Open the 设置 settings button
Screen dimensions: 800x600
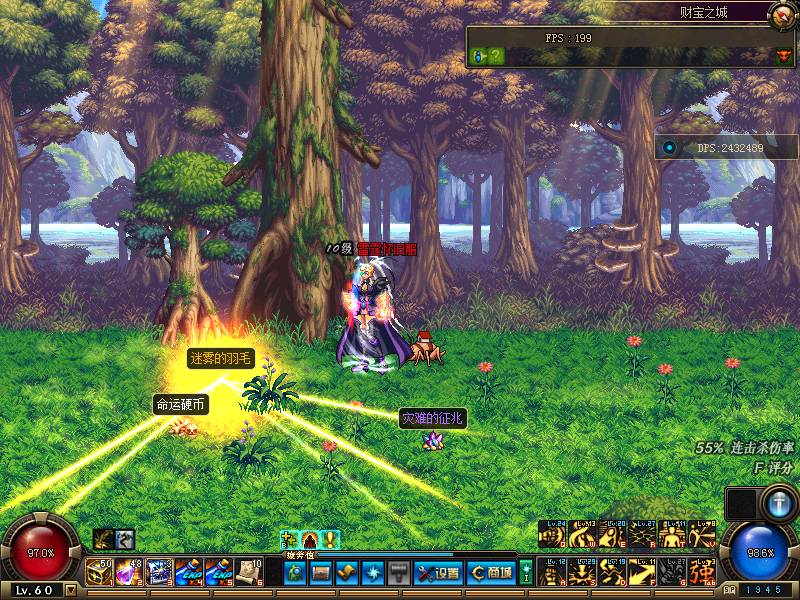point(437,573)
